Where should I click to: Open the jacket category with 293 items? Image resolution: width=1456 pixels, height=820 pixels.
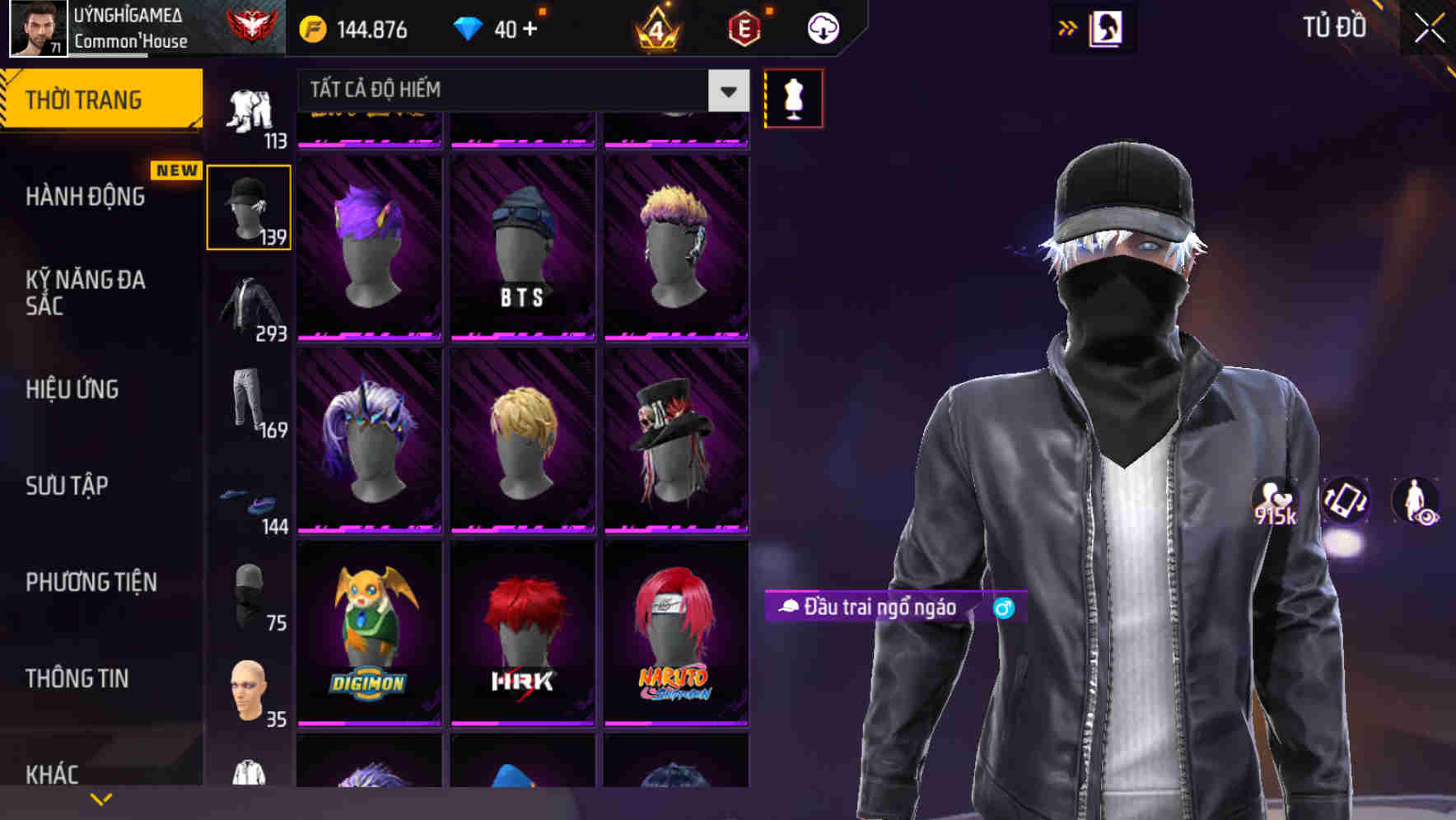point(249,305)
